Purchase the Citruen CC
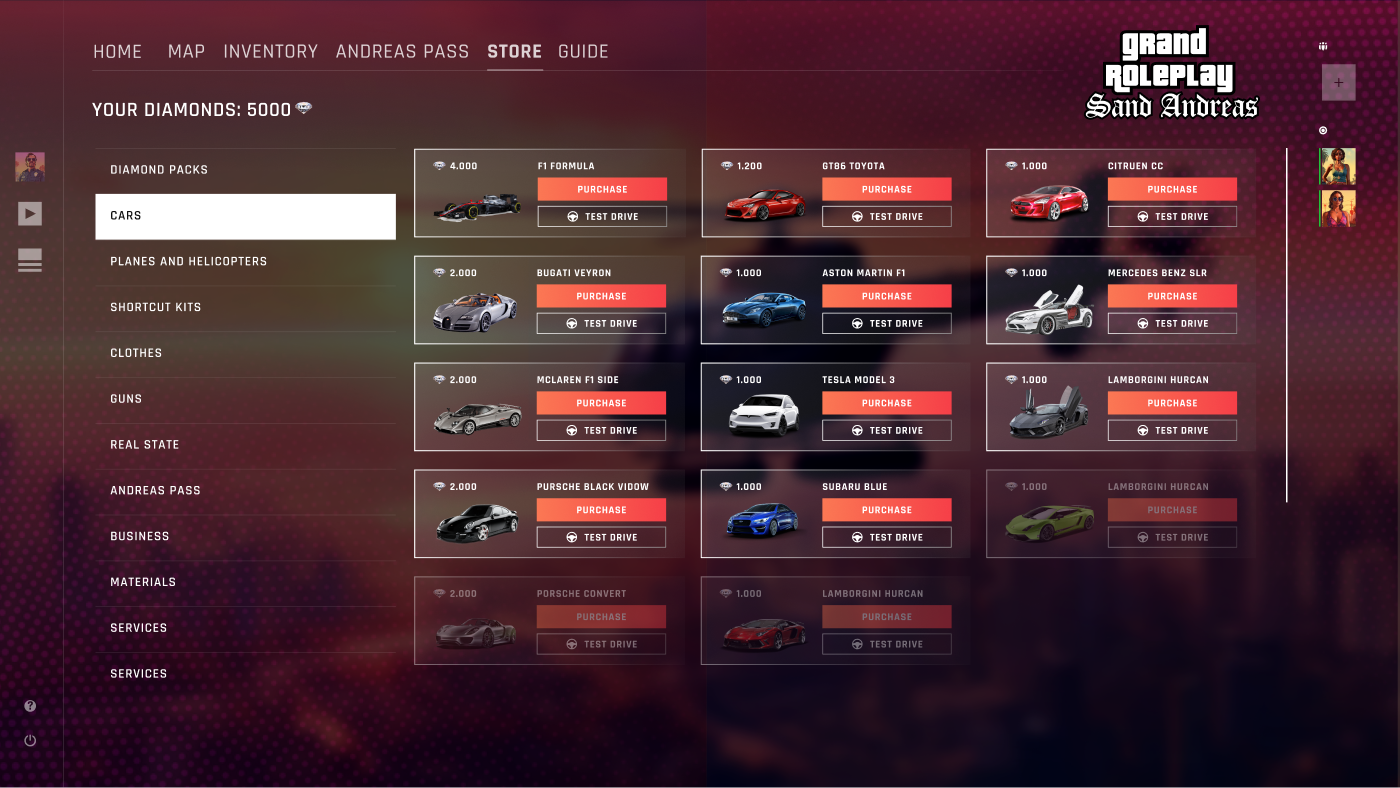The image size is (1400, 788). tap(1172, 189)
